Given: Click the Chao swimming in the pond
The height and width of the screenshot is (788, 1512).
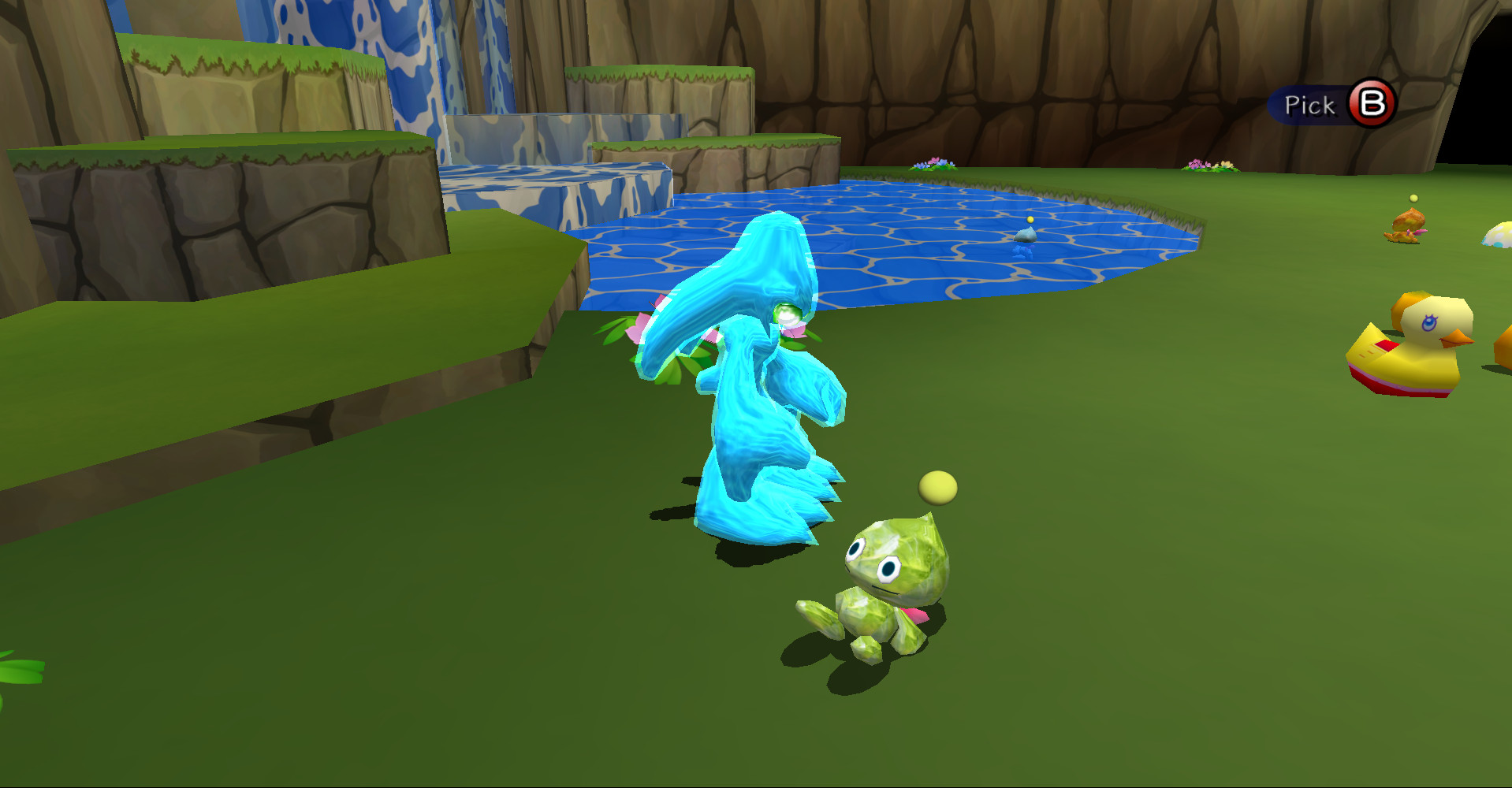Looking at the screenshot, I should click(1026, 236).
